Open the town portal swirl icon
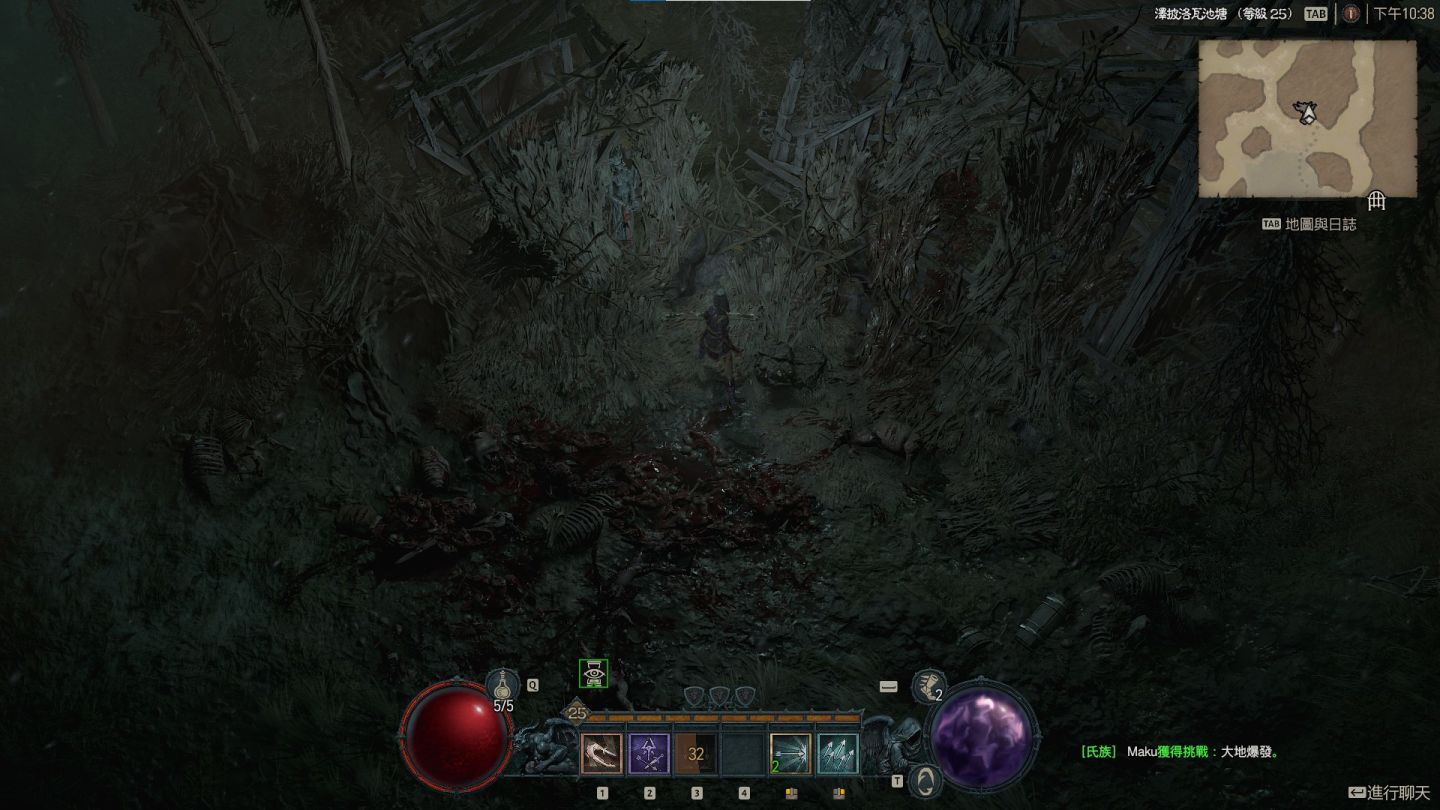Screen dimensions: 1440x810 point(927,780)
